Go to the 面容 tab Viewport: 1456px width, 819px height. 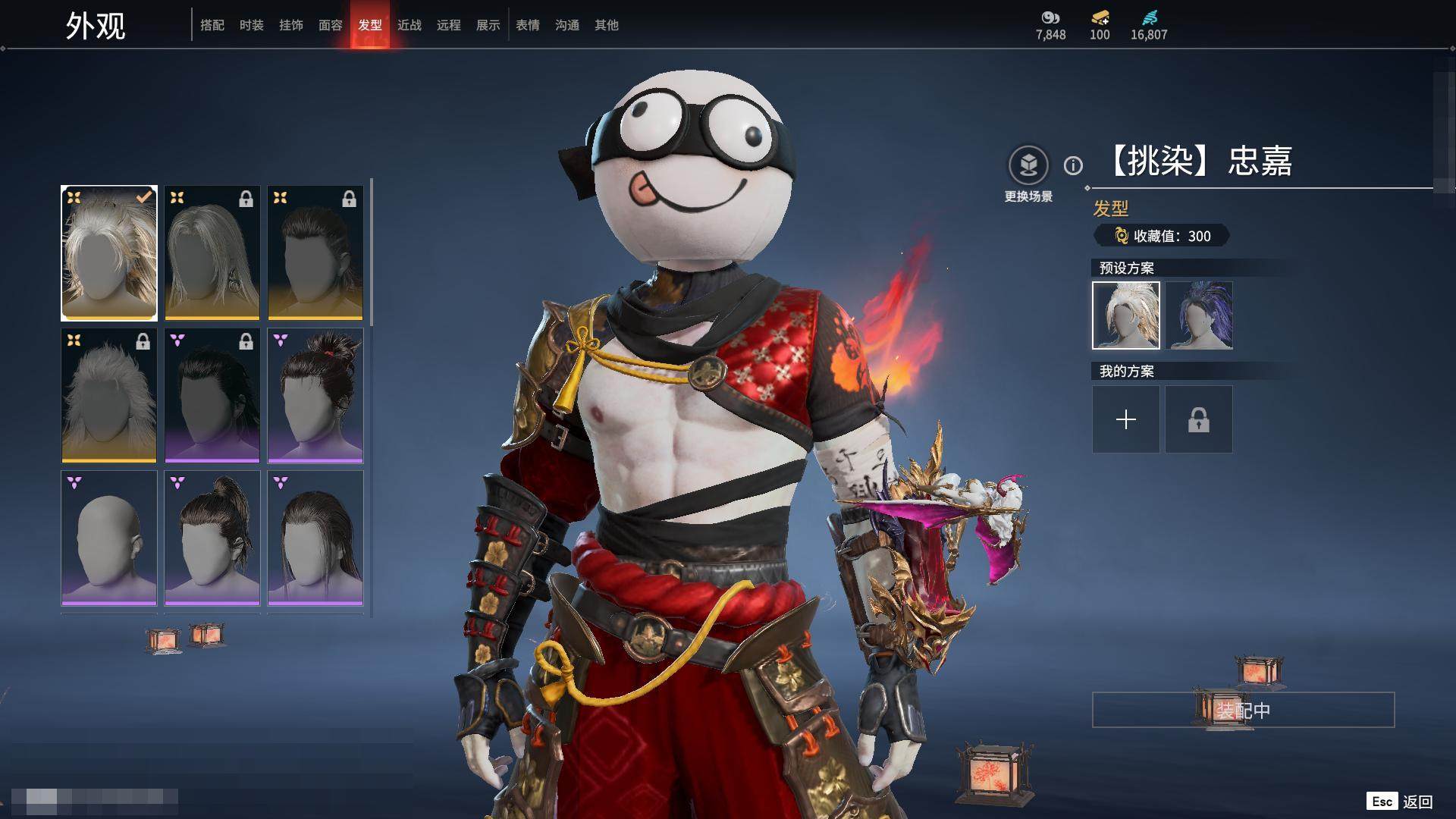pos(331,25)
